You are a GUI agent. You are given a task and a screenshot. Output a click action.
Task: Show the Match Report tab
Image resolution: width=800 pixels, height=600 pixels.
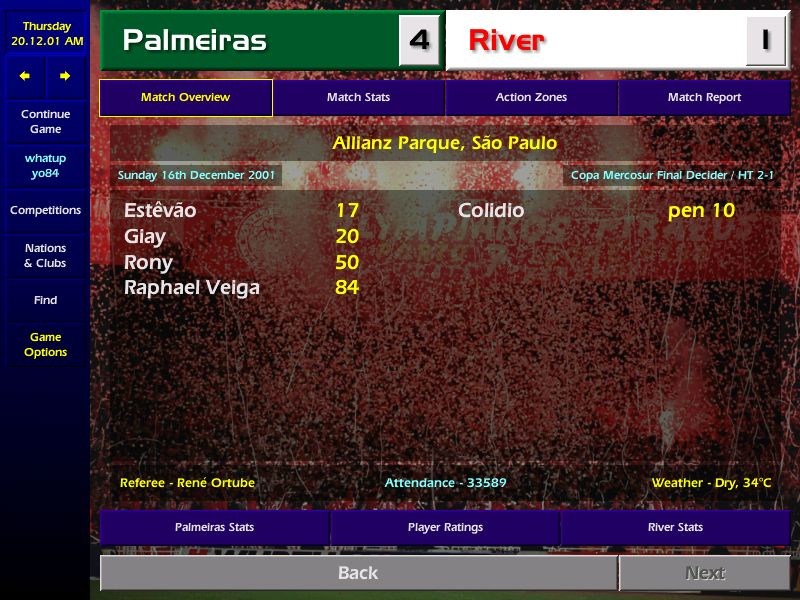point(704,98)
